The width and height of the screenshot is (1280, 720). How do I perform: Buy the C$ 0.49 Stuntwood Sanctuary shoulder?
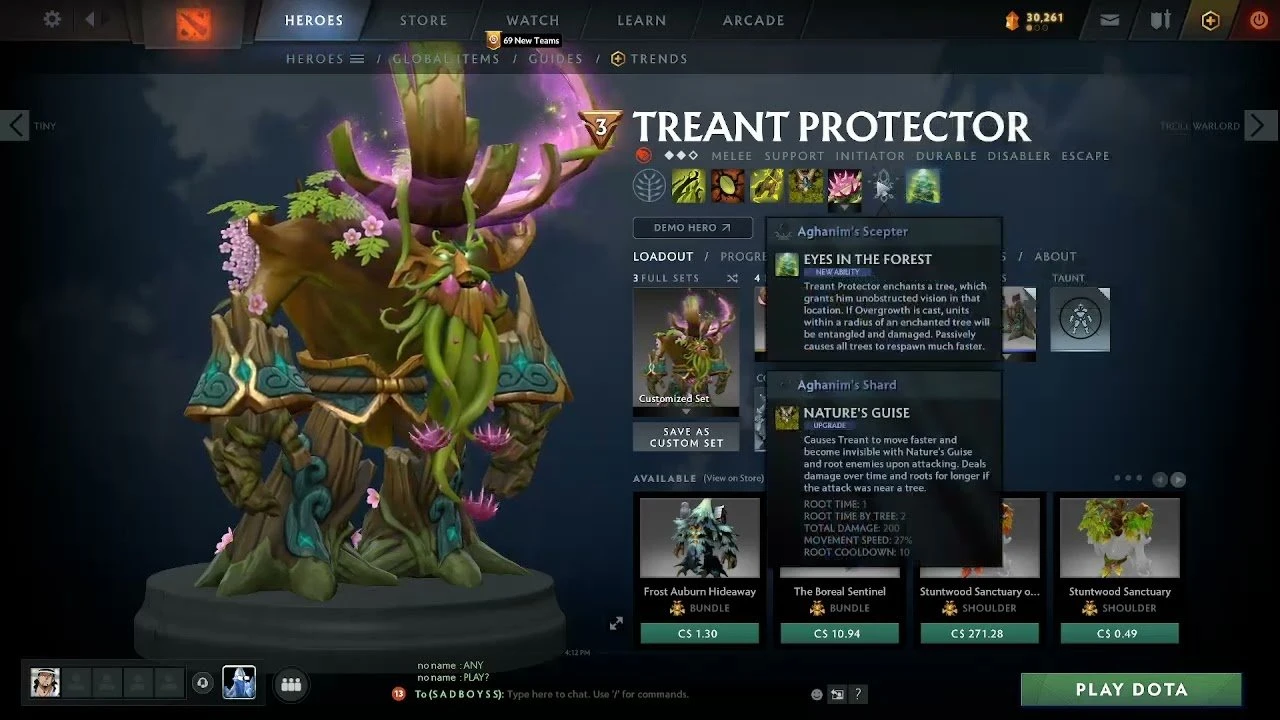pyautogui.click(x=1119, y=633)
